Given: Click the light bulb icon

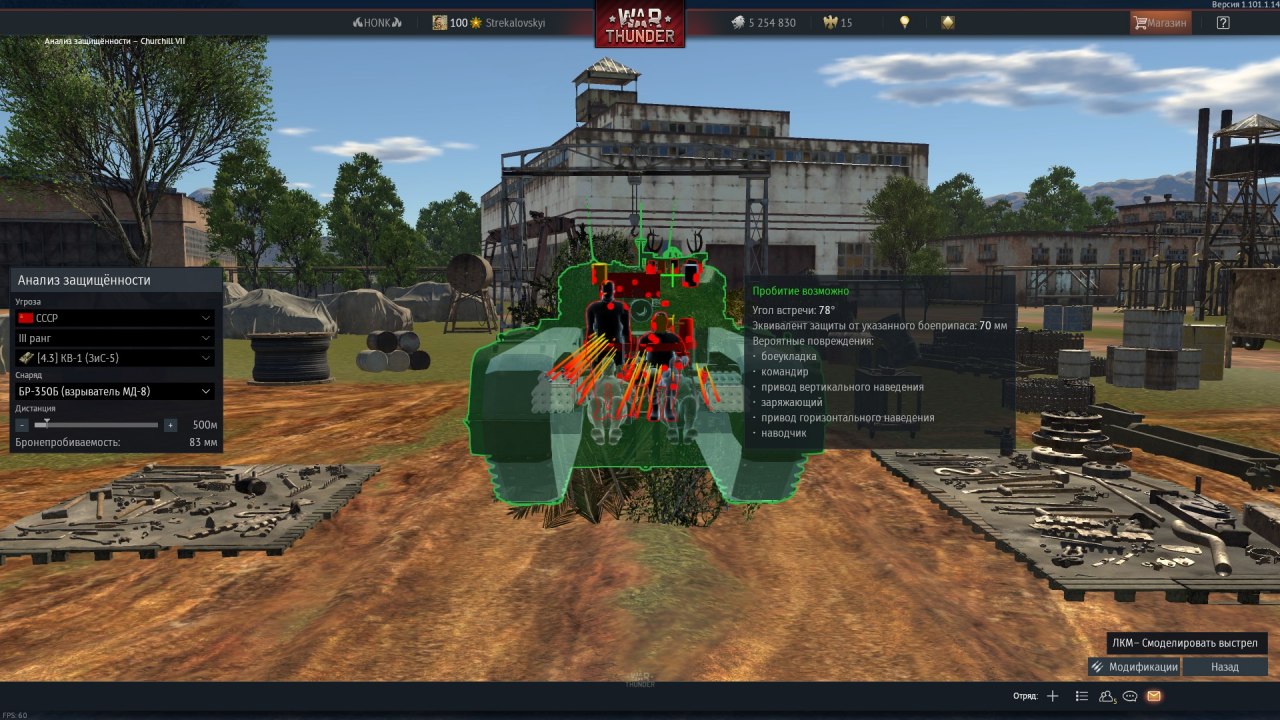Looking at the screenshot, I should (905, 22).
